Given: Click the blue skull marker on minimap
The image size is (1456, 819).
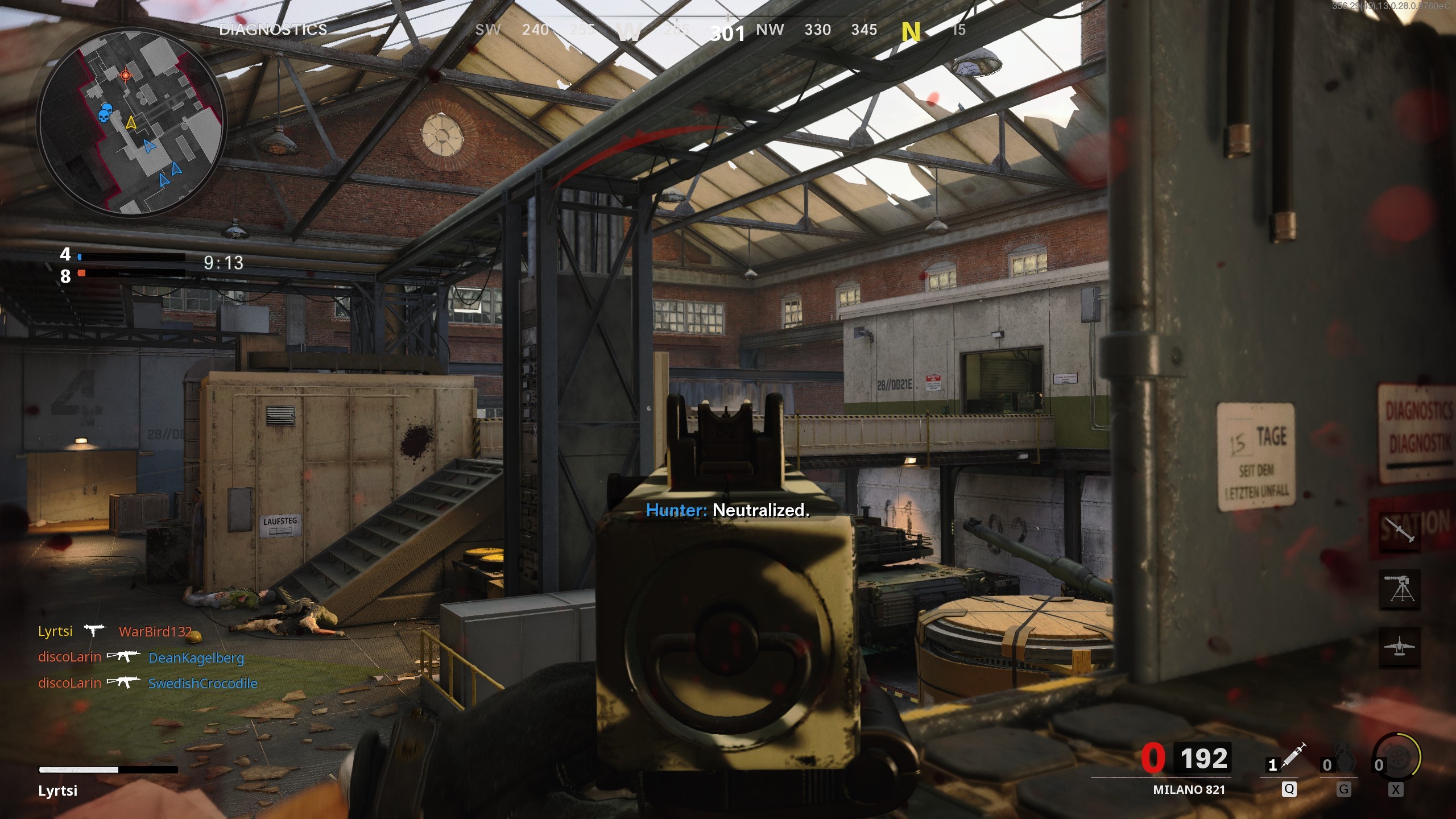Looking at the screenshot, I should tap(104, 113).
